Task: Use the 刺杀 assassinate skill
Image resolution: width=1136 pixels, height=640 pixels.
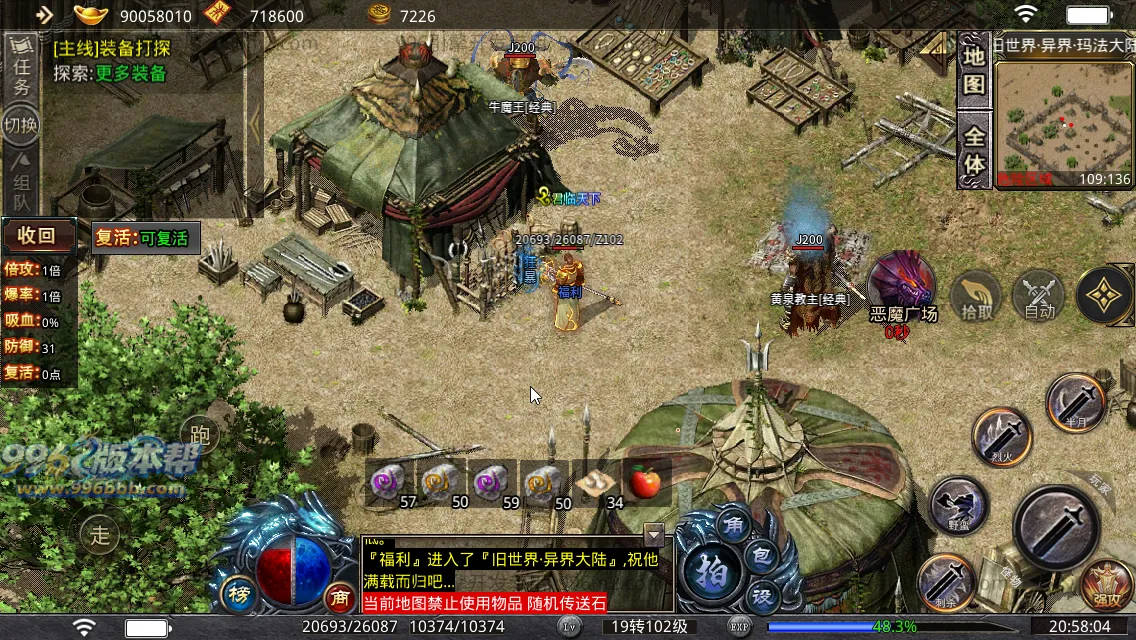Action: point(946,580)
